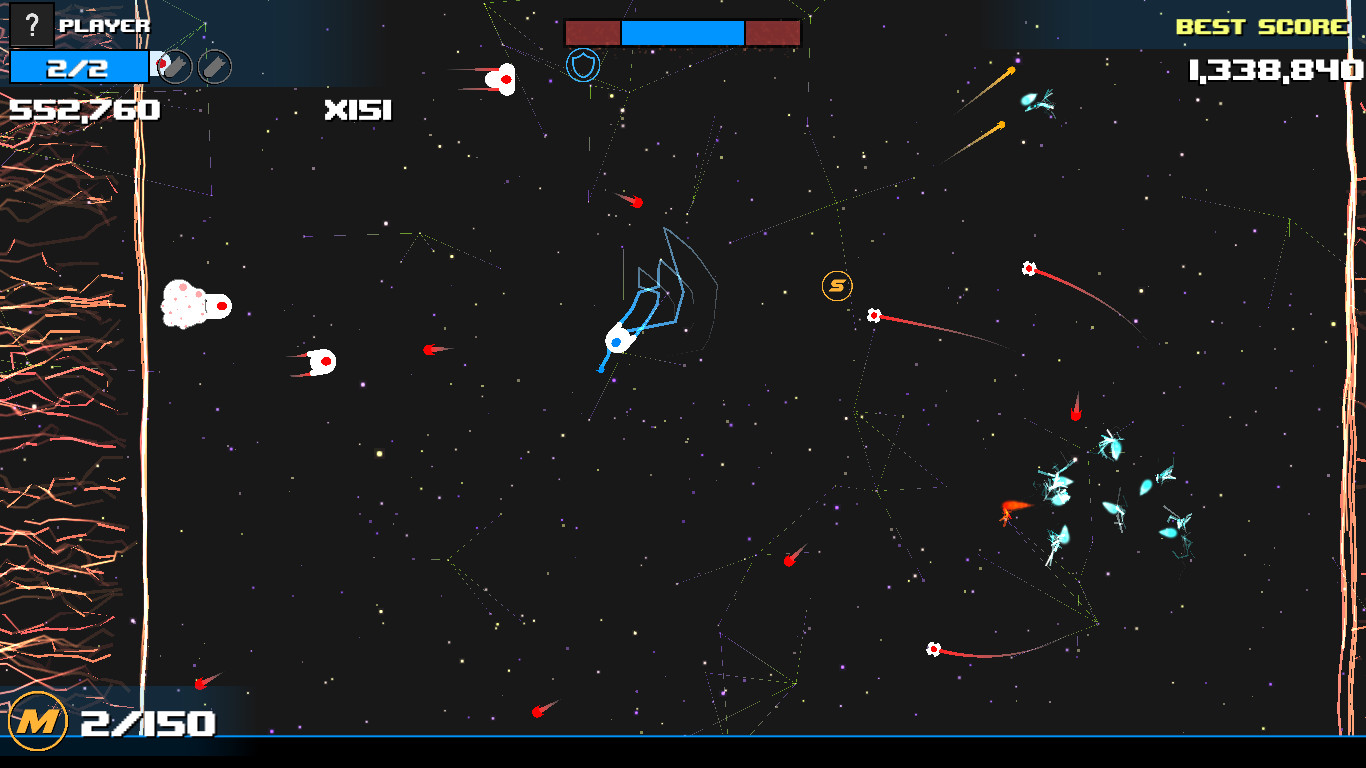
Task: Click the yellow M multiplier badge
Action: pyautogui.click(x=40, y=719)
